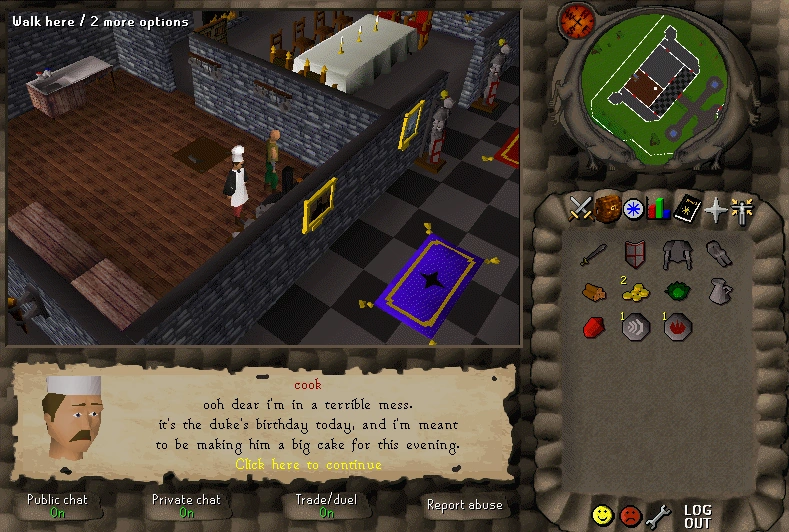The width and height of the screenshot is (789, 532).
Task: Choose the grey platebody armour slot
Action: [x=674, y=254]
